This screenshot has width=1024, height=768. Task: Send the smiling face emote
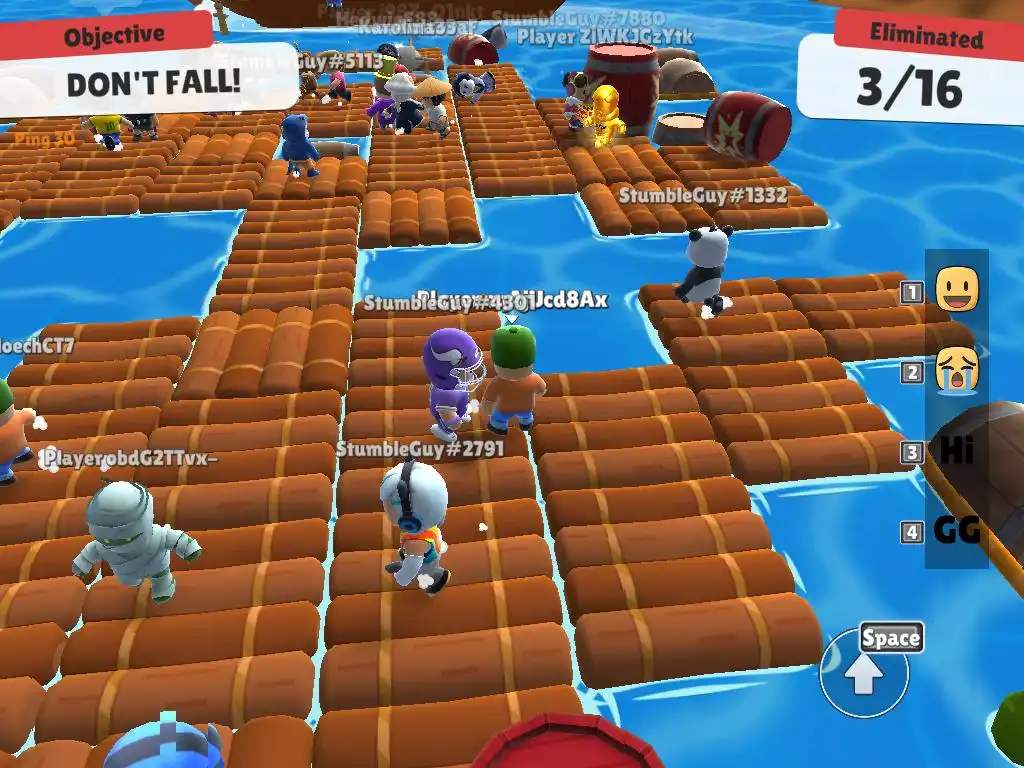pyautogui.click(x=956, y=290)
